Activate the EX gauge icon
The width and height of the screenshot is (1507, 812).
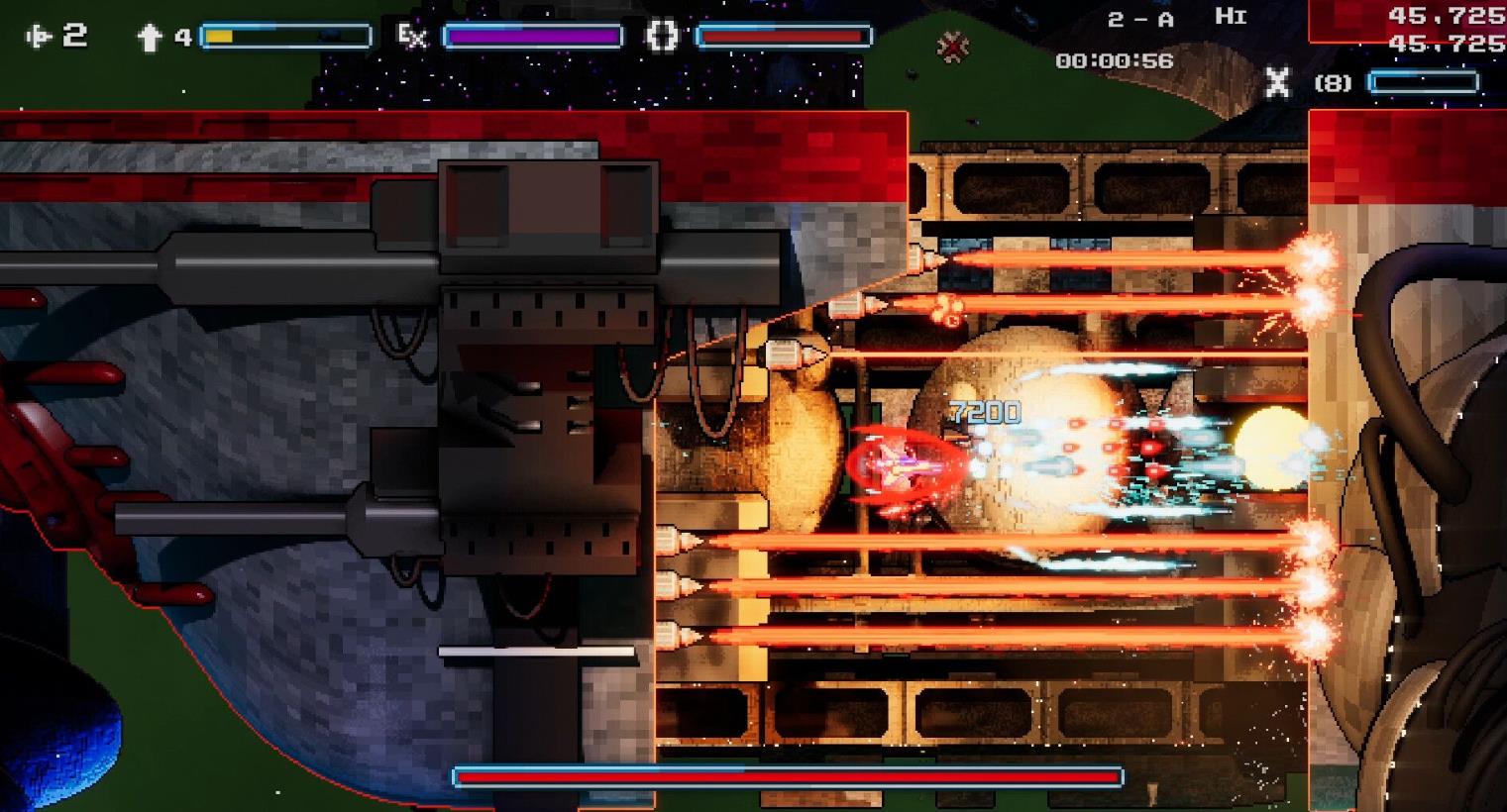pos(411,37)
